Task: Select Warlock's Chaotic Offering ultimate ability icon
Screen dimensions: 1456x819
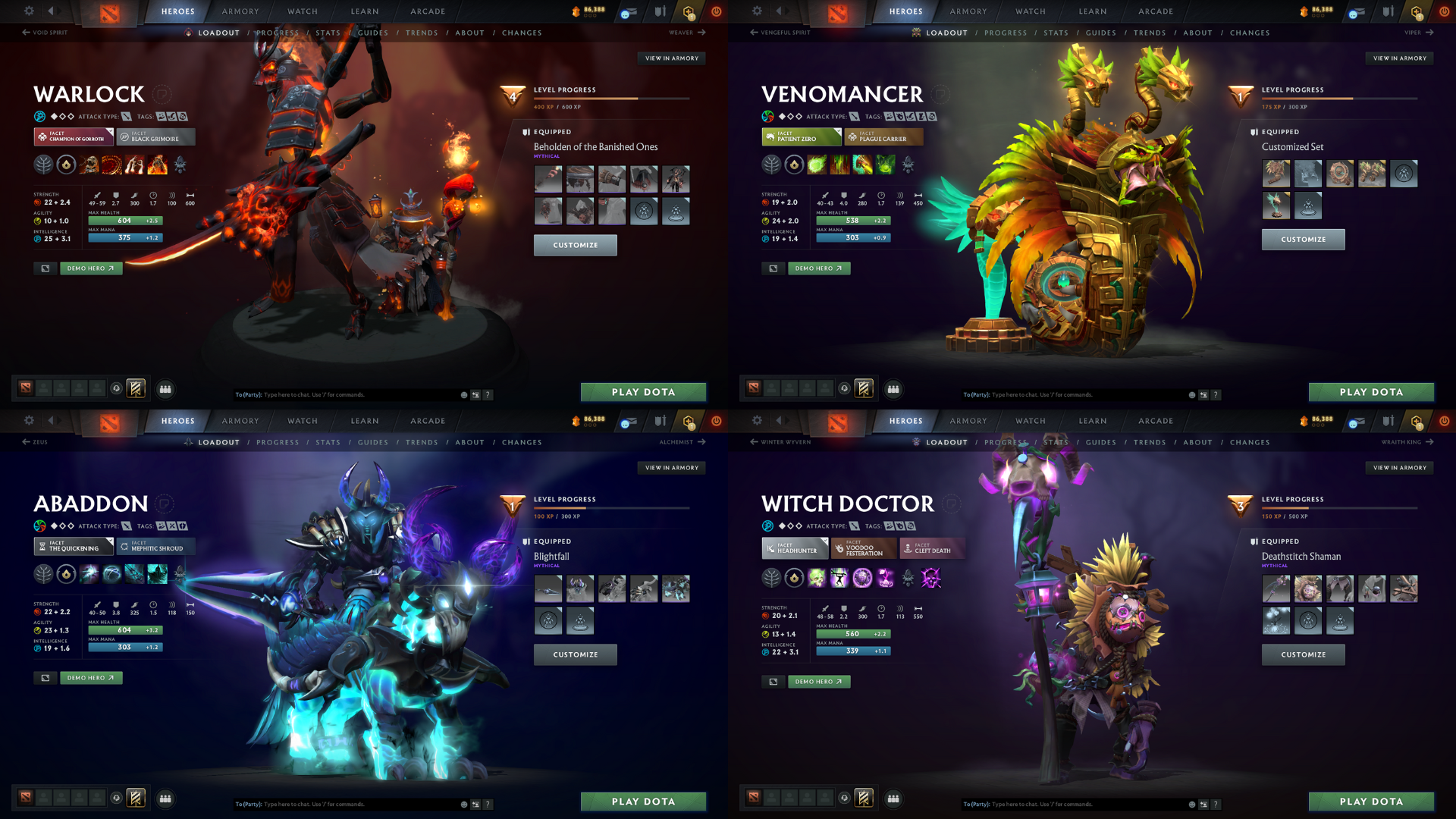Action: tap(157, 165)
